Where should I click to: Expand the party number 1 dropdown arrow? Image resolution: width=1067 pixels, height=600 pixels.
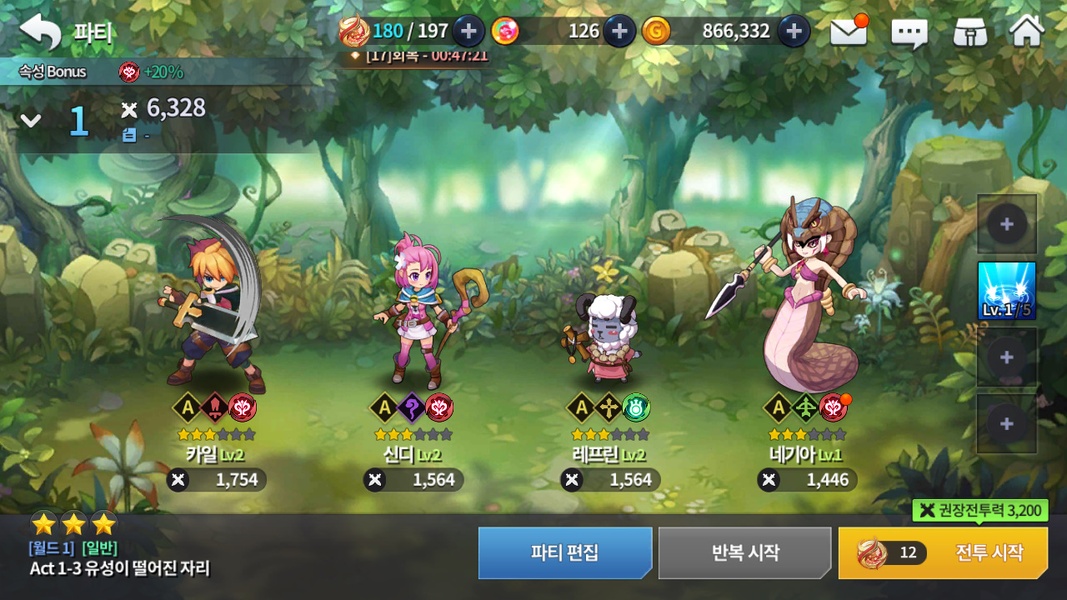[31, 121]
